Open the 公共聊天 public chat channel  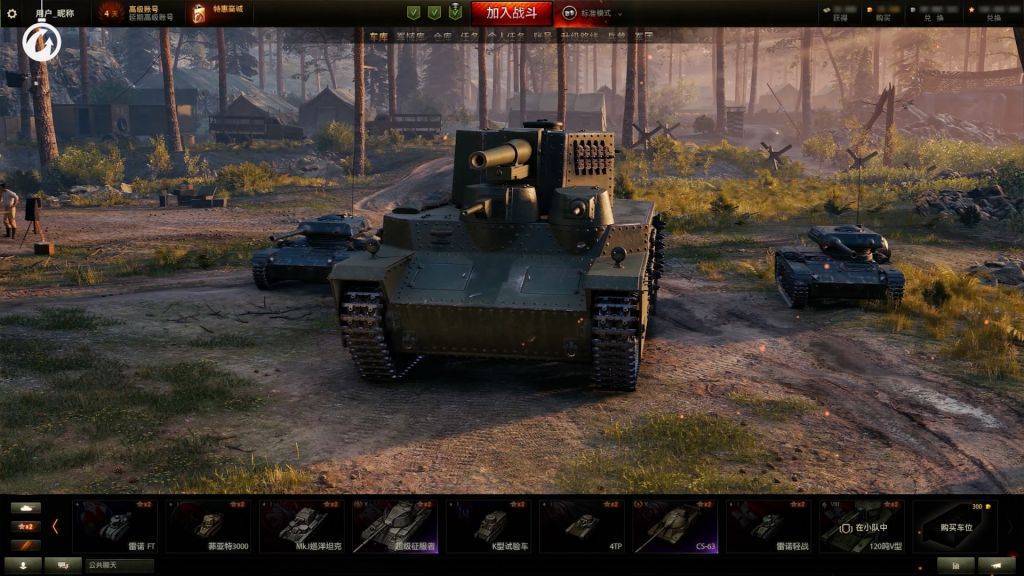pyautogui.click(x=118, y=565)
